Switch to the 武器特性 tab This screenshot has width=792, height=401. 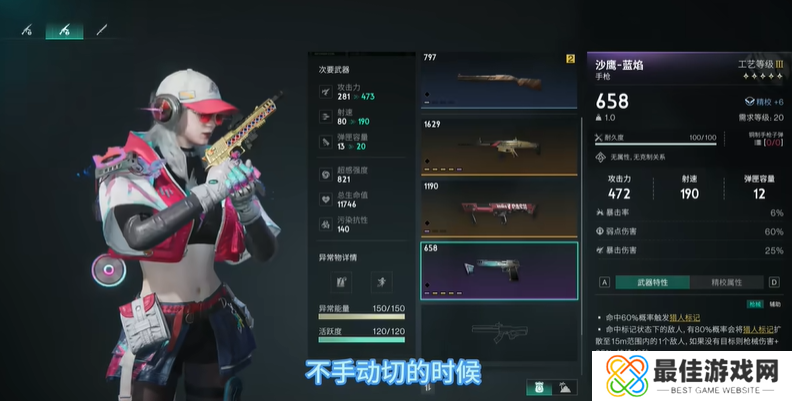652,283
